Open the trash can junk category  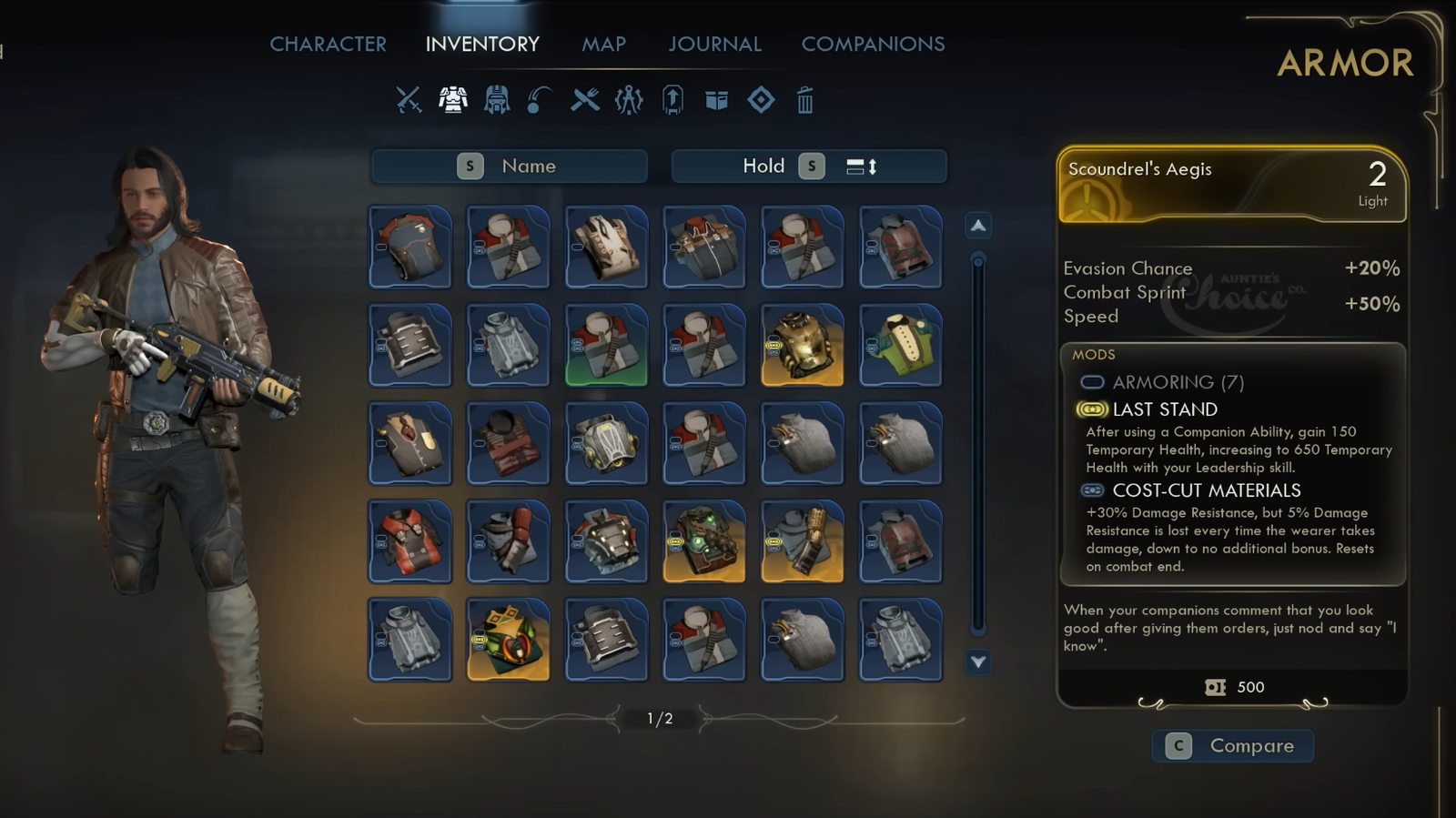(x=804, y=100)
